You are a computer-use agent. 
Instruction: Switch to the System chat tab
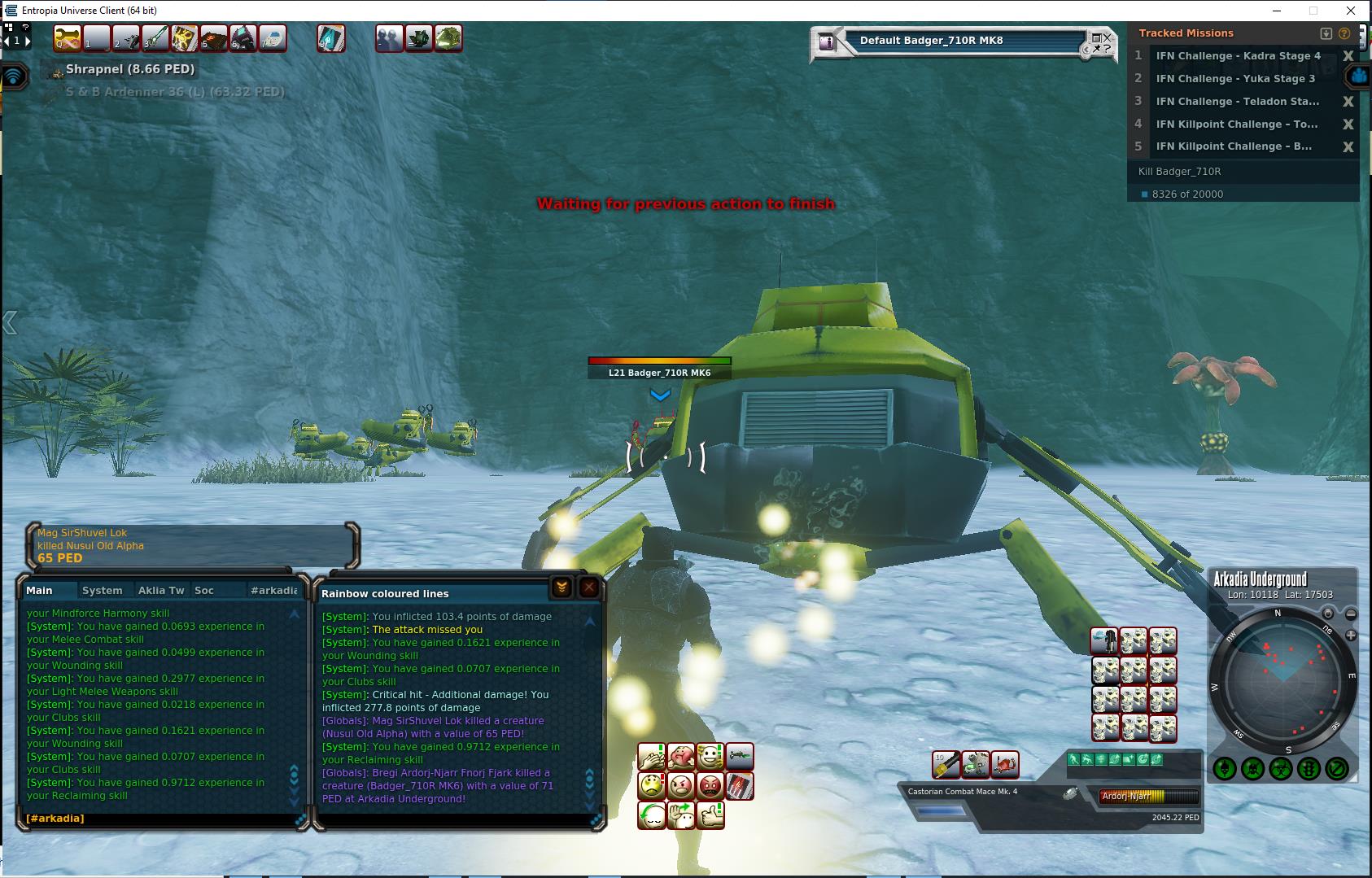tap(102, 590)
